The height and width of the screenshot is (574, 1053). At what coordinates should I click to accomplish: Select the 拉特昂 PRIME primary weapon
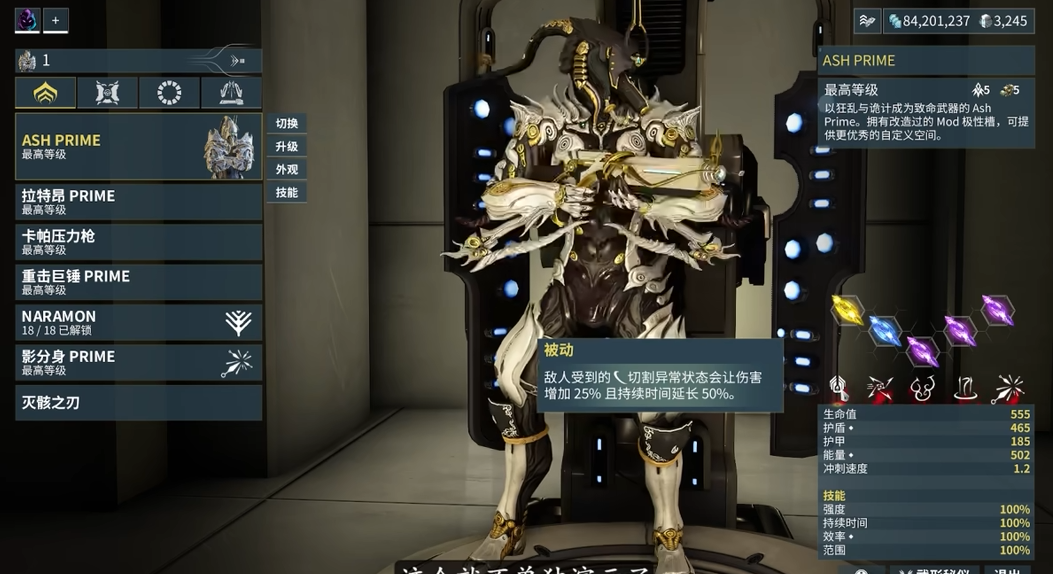coord(138,201)
